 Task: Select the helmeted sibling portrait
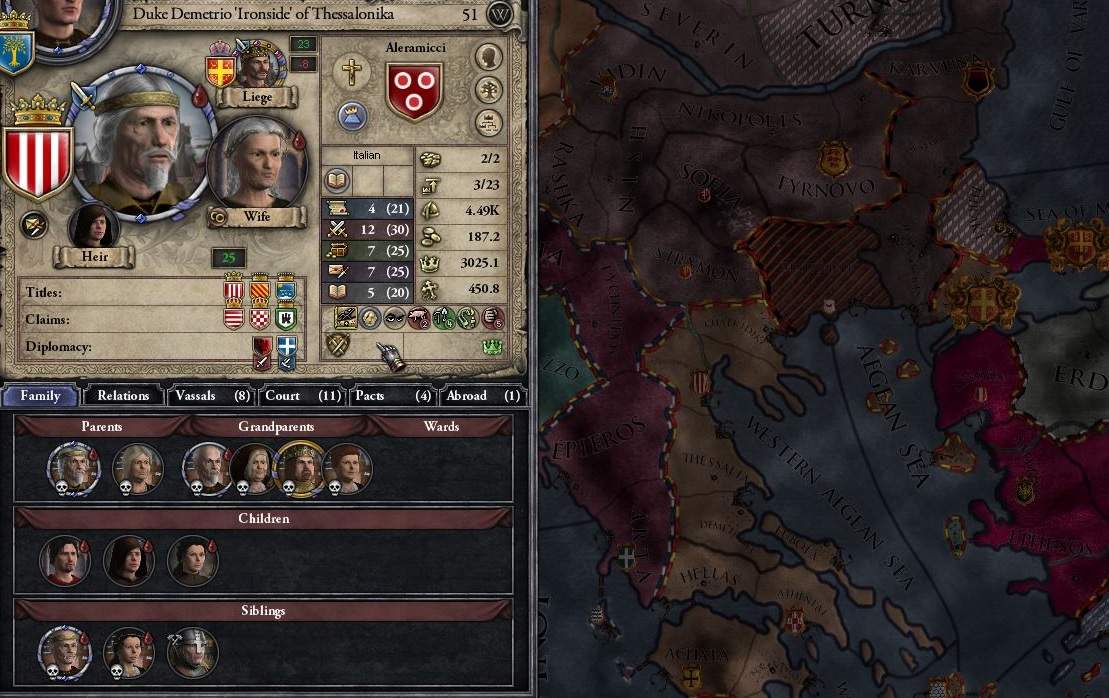(x=192, y=654)
